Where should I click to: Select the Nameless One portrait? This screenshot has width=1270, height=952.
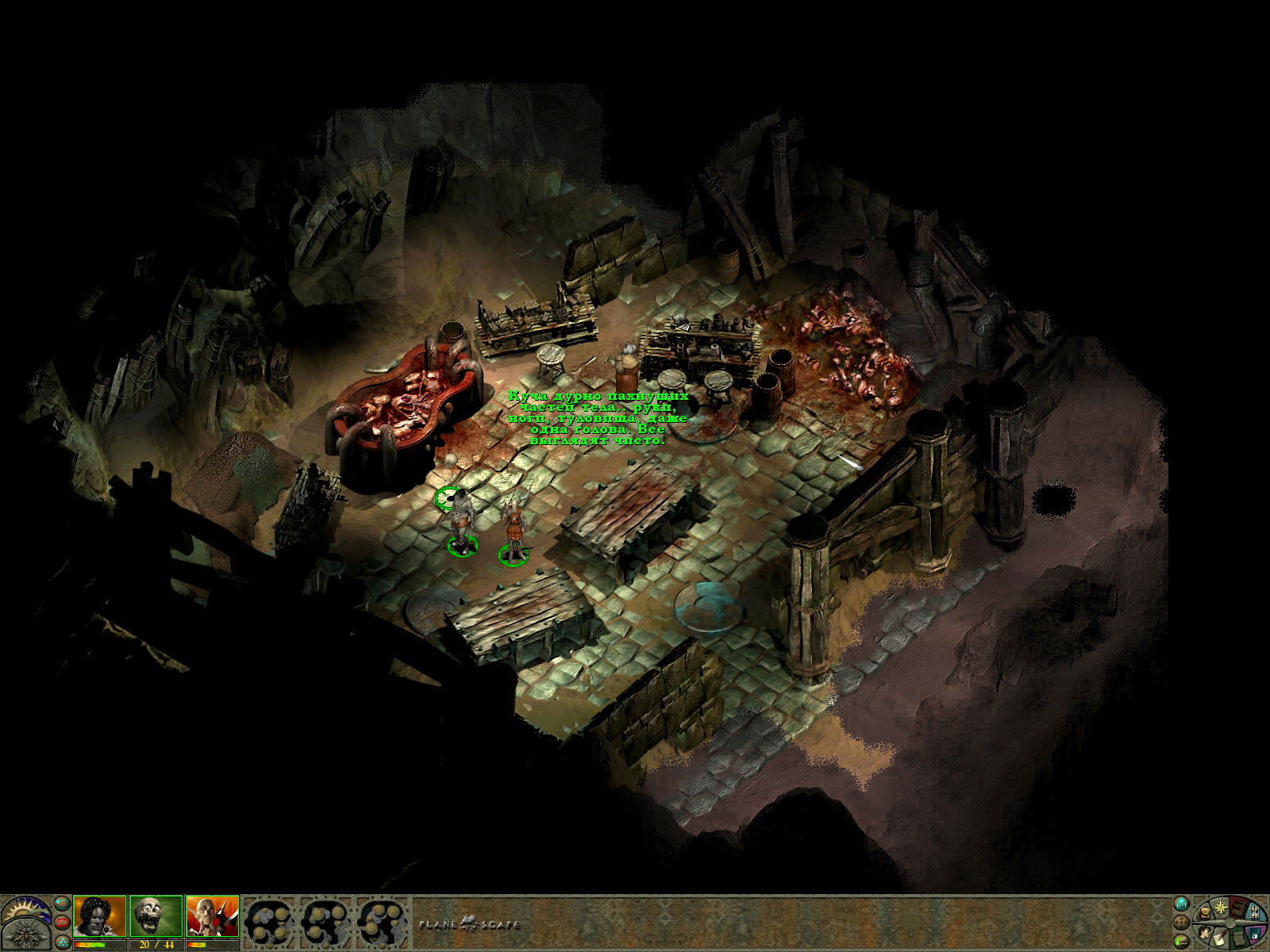point(100,916)
